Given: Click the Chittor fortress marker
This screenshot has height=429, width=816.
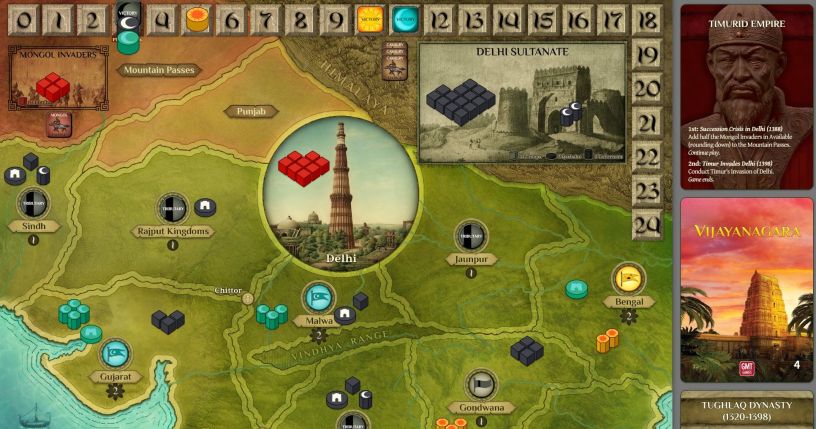Looking at the screenshot, I should click(249, 298).
